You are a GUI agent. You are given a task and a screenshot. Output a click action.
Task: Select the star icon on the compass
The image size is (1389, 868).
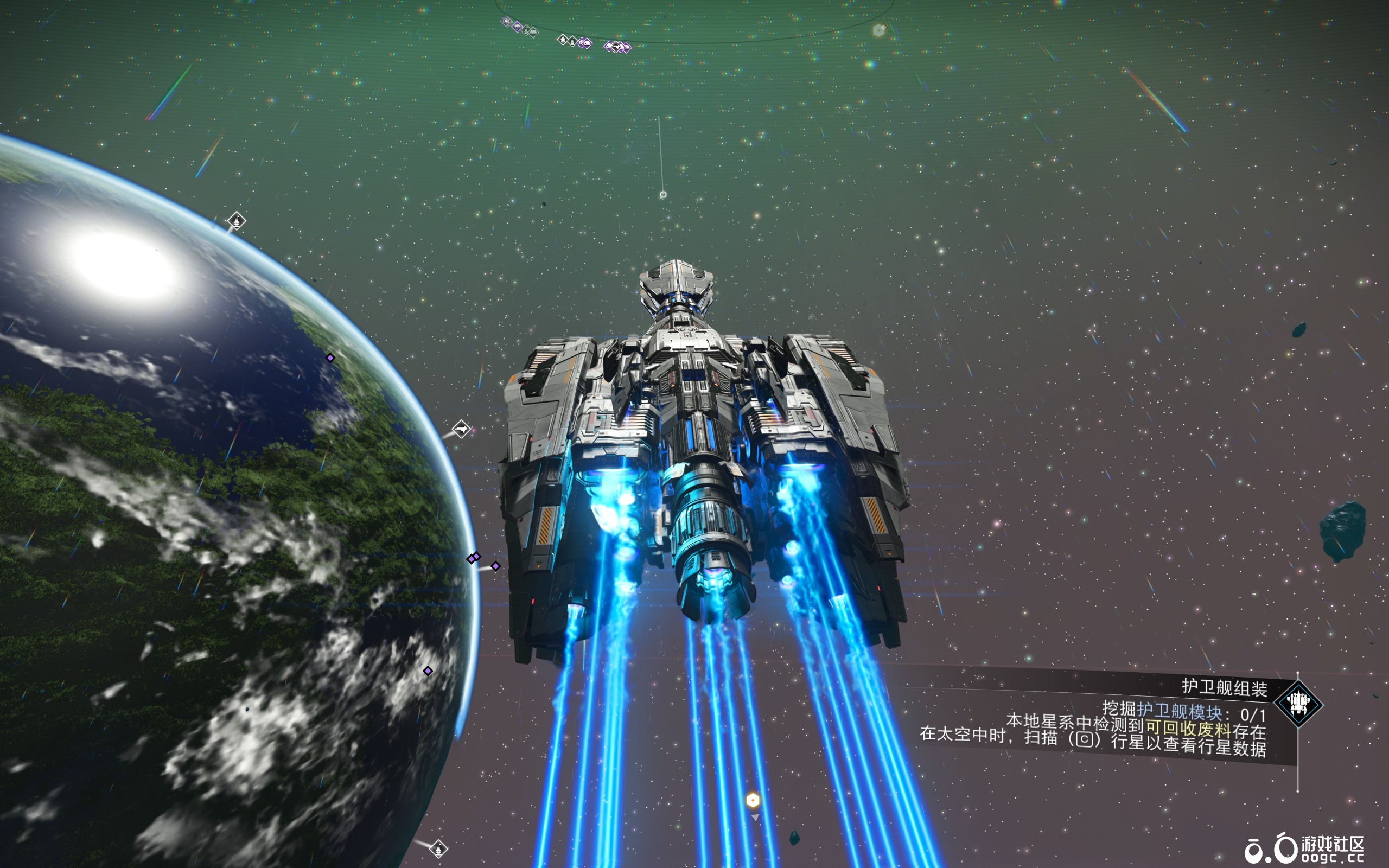pos(563,39)
